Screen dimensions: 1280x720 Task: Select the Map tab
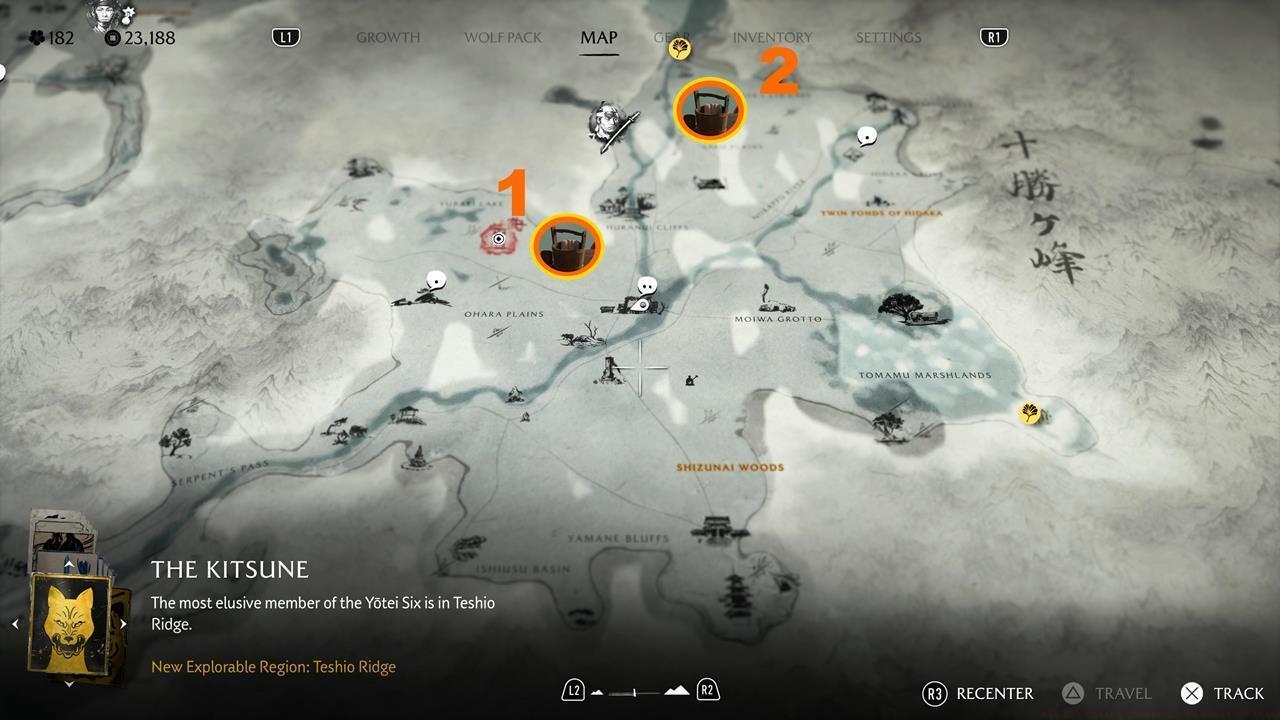coord(599,38)
